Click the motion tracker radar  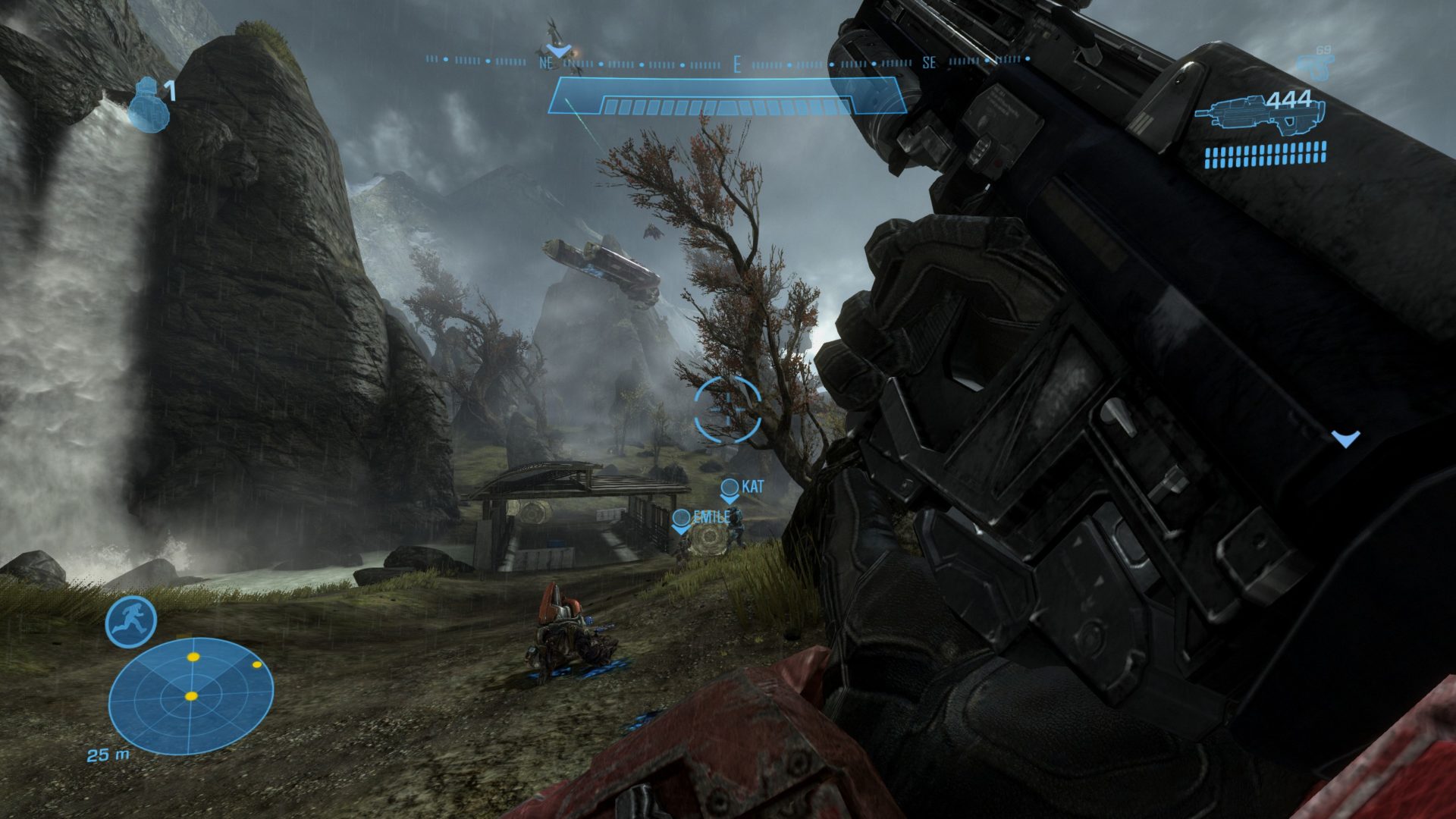pos(190,695)
